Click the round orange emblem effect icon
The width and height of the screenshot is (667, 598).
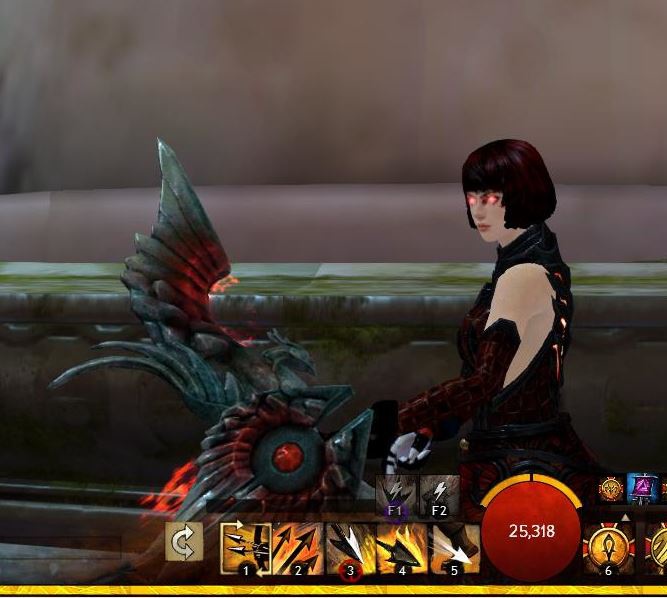611,490
